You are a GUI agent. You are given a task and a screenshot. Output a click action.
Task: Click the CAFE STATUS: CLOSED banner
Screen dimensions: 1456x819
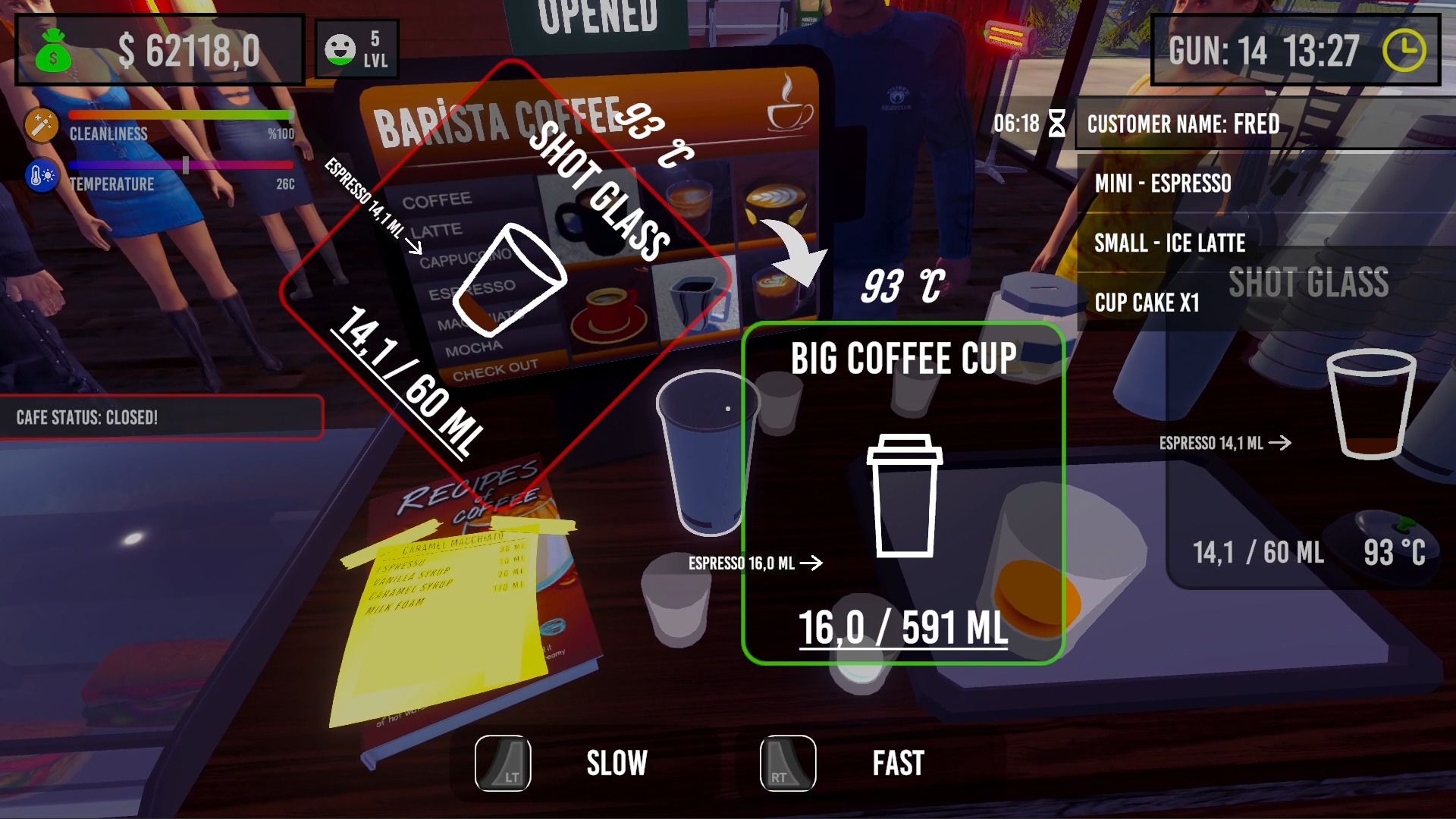(x=162, y=416)
